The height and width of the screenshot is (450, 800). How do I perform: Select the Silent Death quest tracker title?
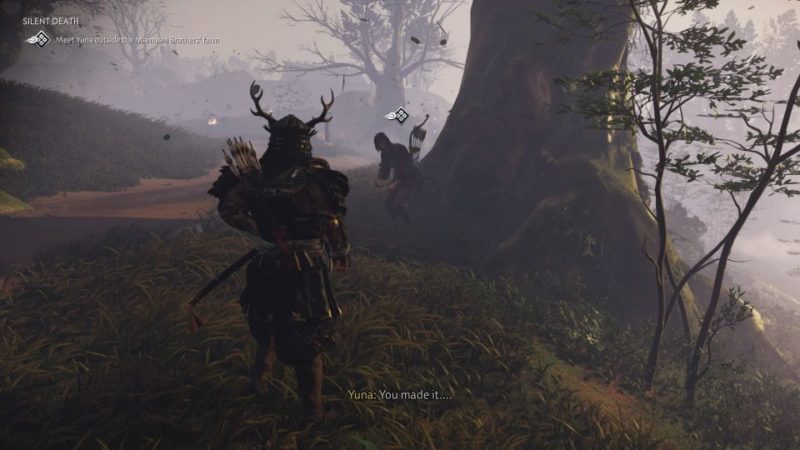49,23
